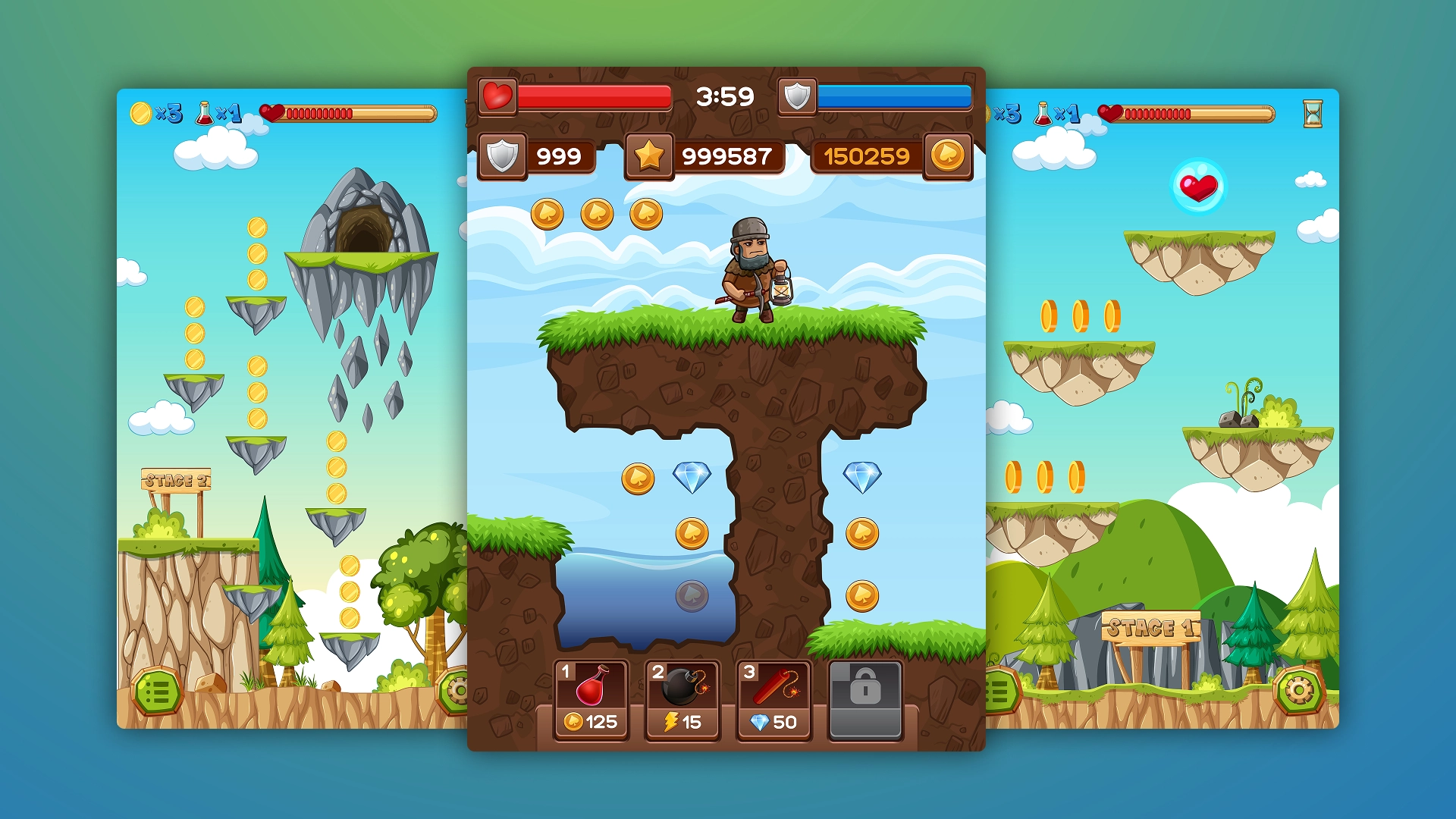Click the red health bar
The height and width of the screenshot is (819, 1456).
tap(593, 97)
